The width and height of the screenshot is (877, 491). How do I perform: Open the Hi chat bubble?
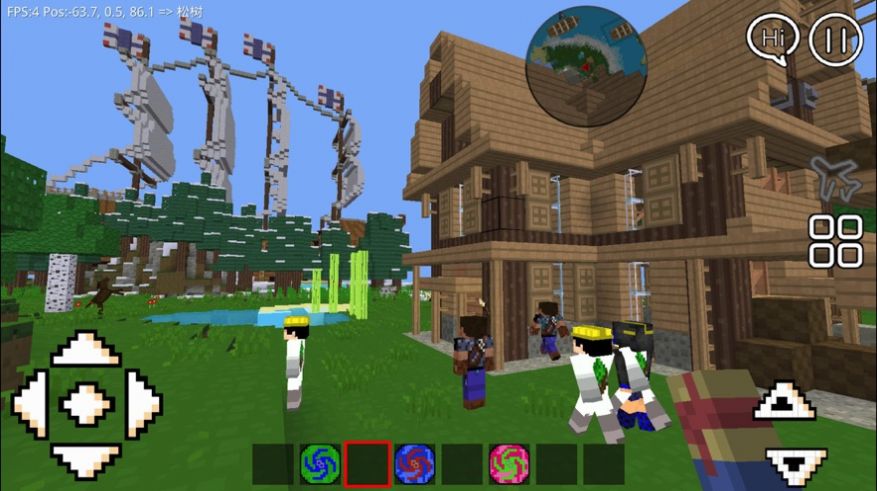772,39
